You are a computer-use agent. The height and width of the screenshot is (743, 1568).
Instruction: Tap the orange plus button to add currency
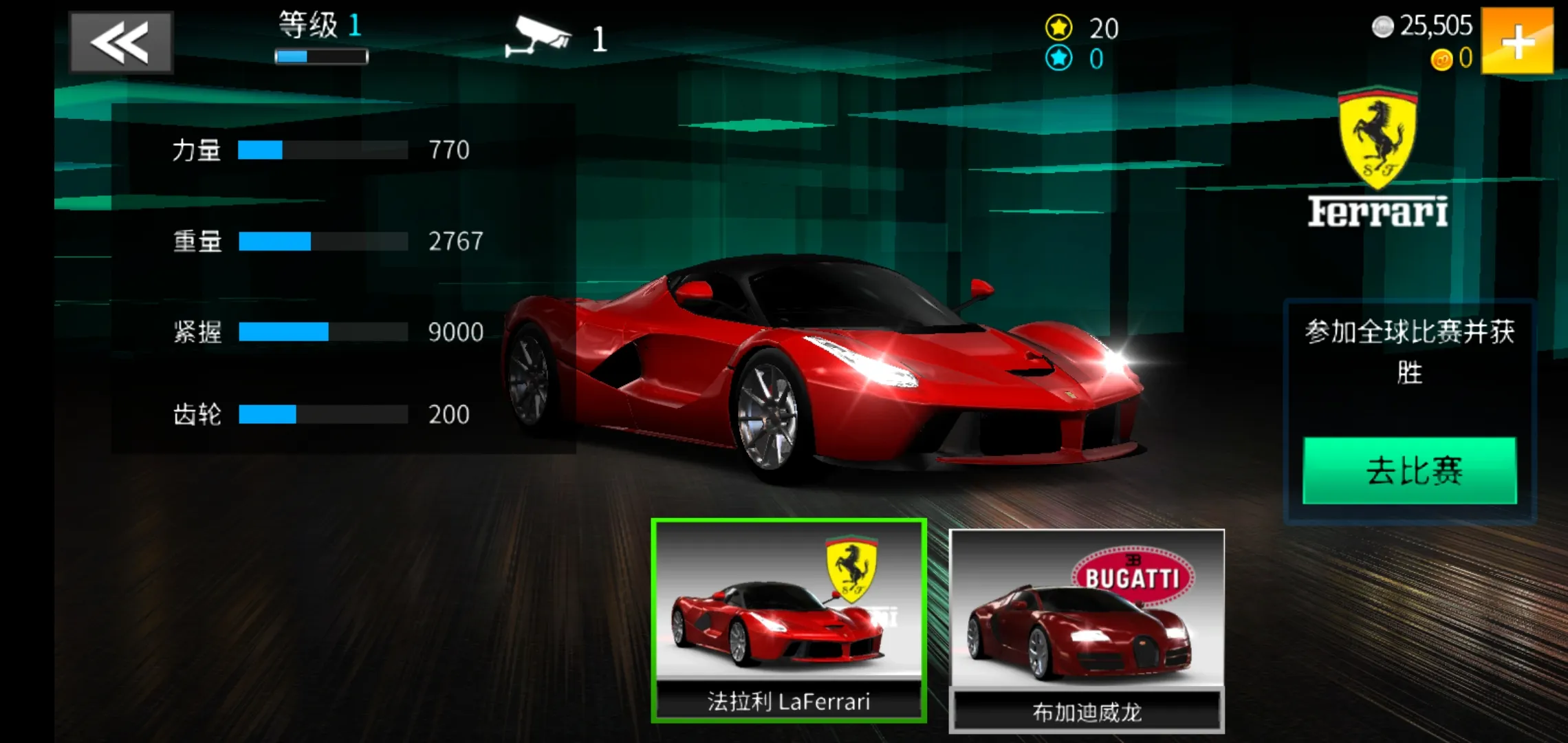[x=1516, y=41]
